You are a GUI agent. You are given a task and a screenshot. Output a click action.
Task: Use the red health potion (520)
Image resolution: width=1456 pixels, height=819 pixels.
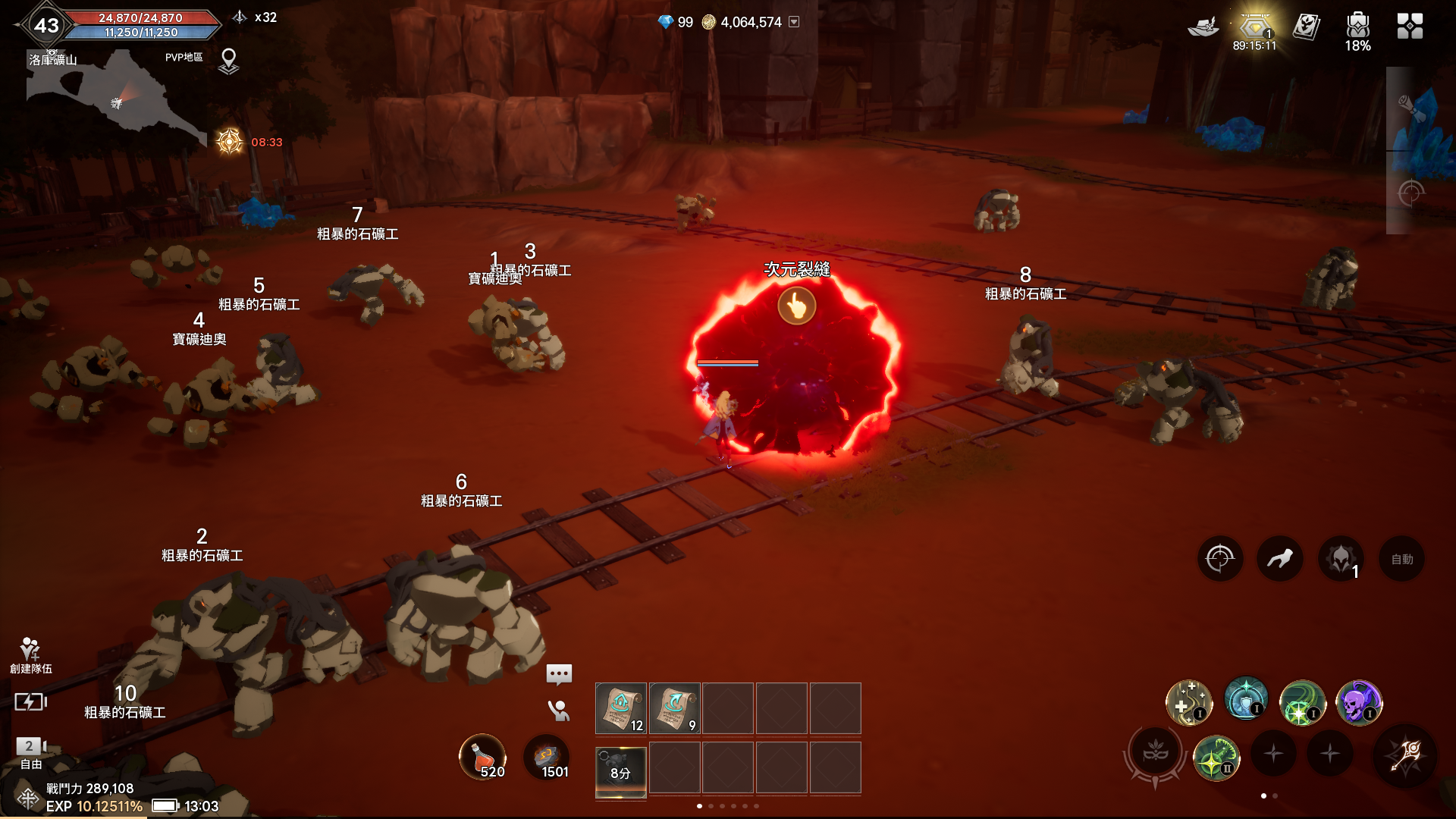pos(482,756)
